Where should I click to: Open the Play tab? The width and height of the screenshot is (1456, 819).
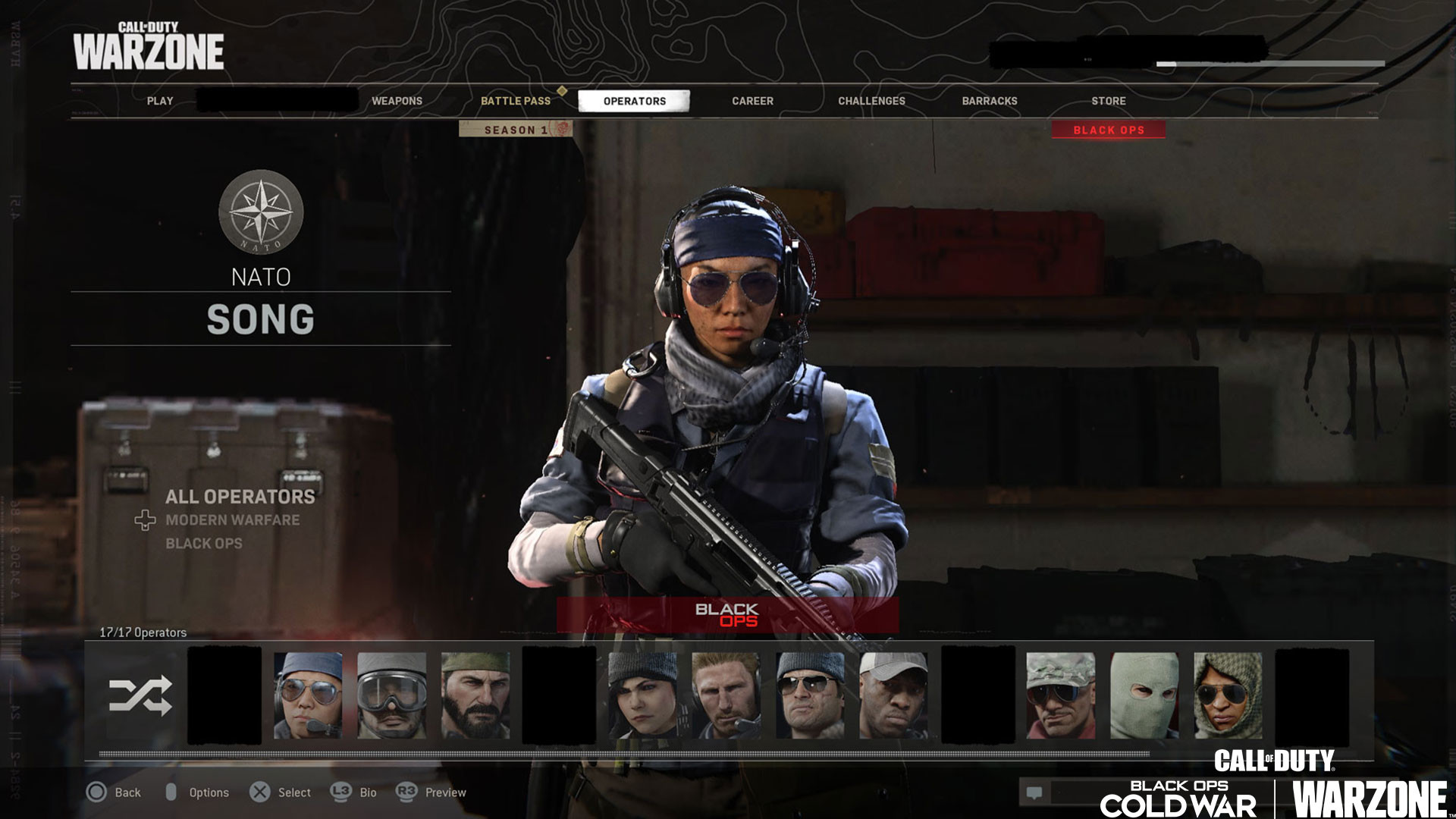pyautogui.click(x=160, y=101)
